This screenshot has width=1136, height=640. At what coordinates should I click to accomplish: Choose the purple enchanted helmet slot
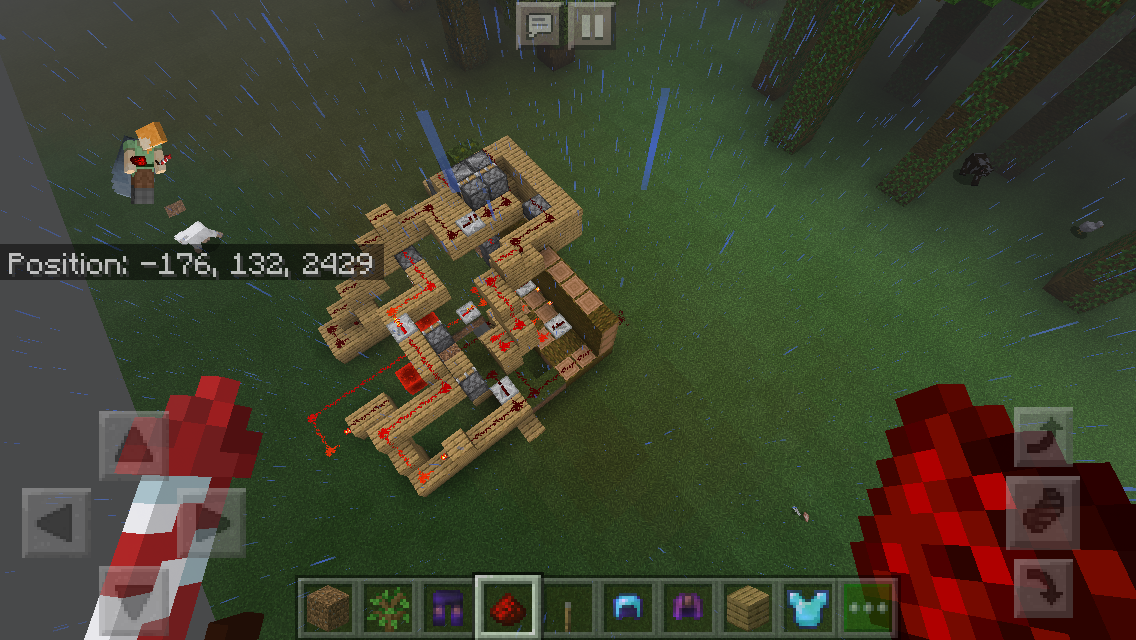688,607
